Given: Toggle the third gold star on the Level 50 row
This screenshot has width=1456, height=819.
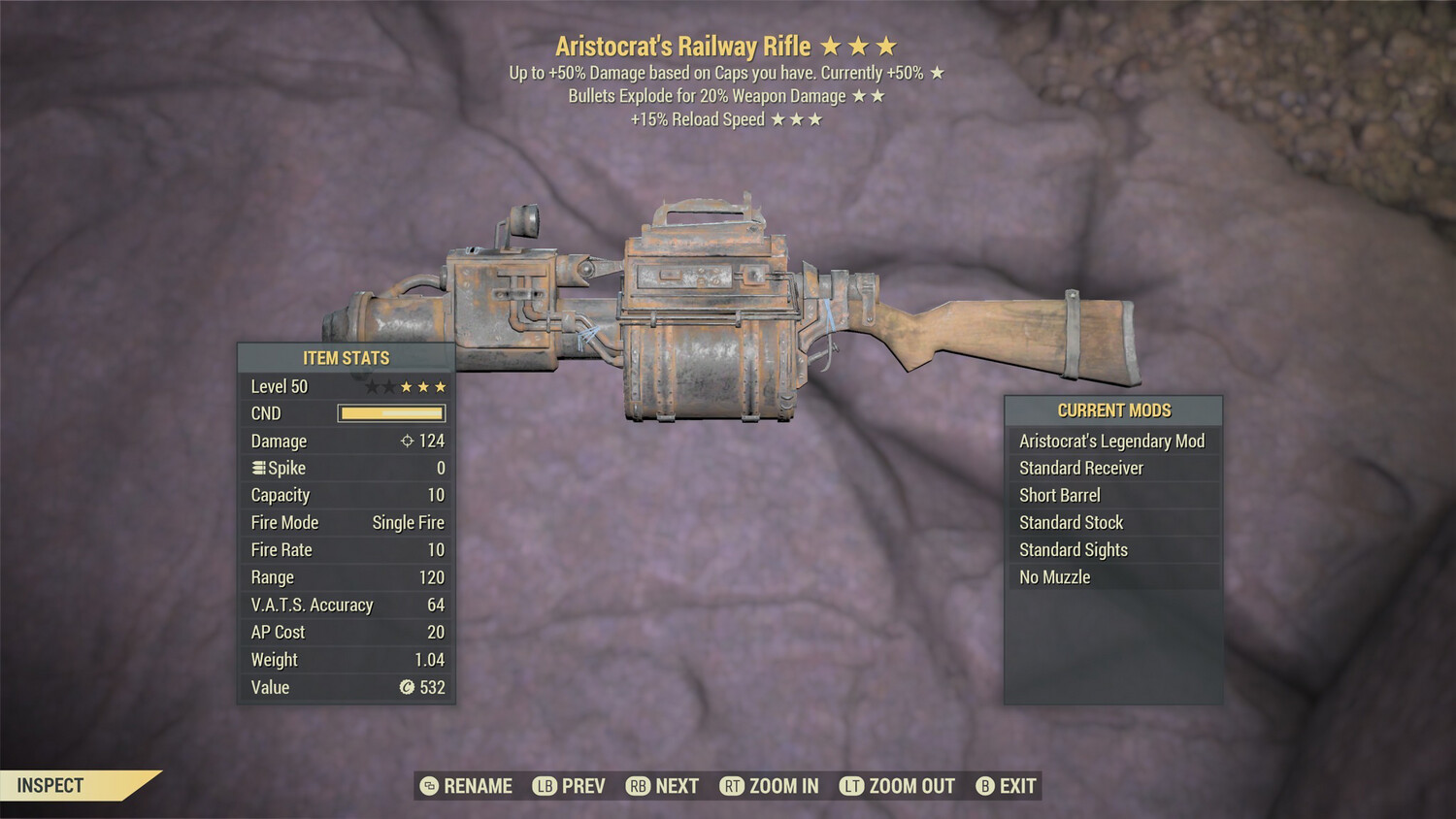Looking at the screenshot, I should point(438,385).
